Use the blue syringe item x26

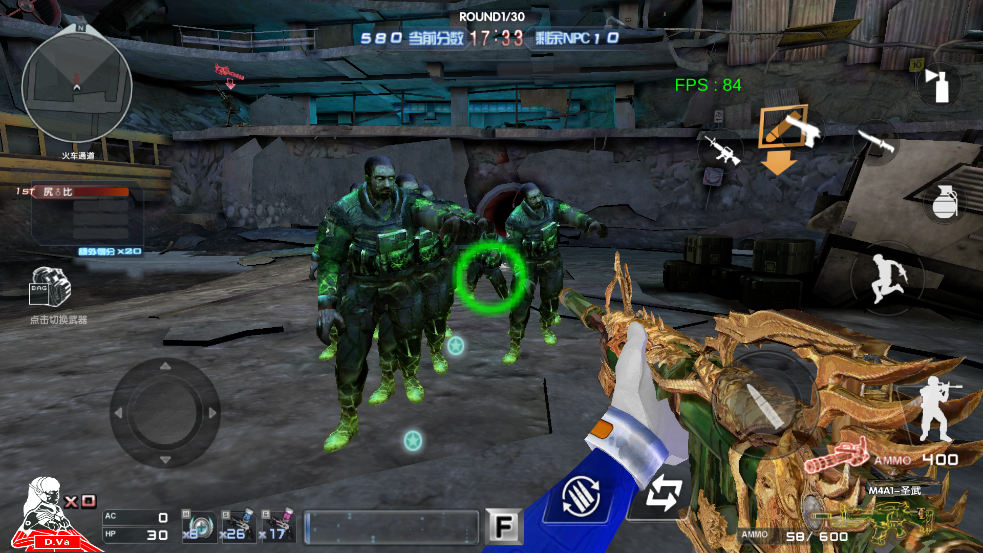tap(238, 525)
